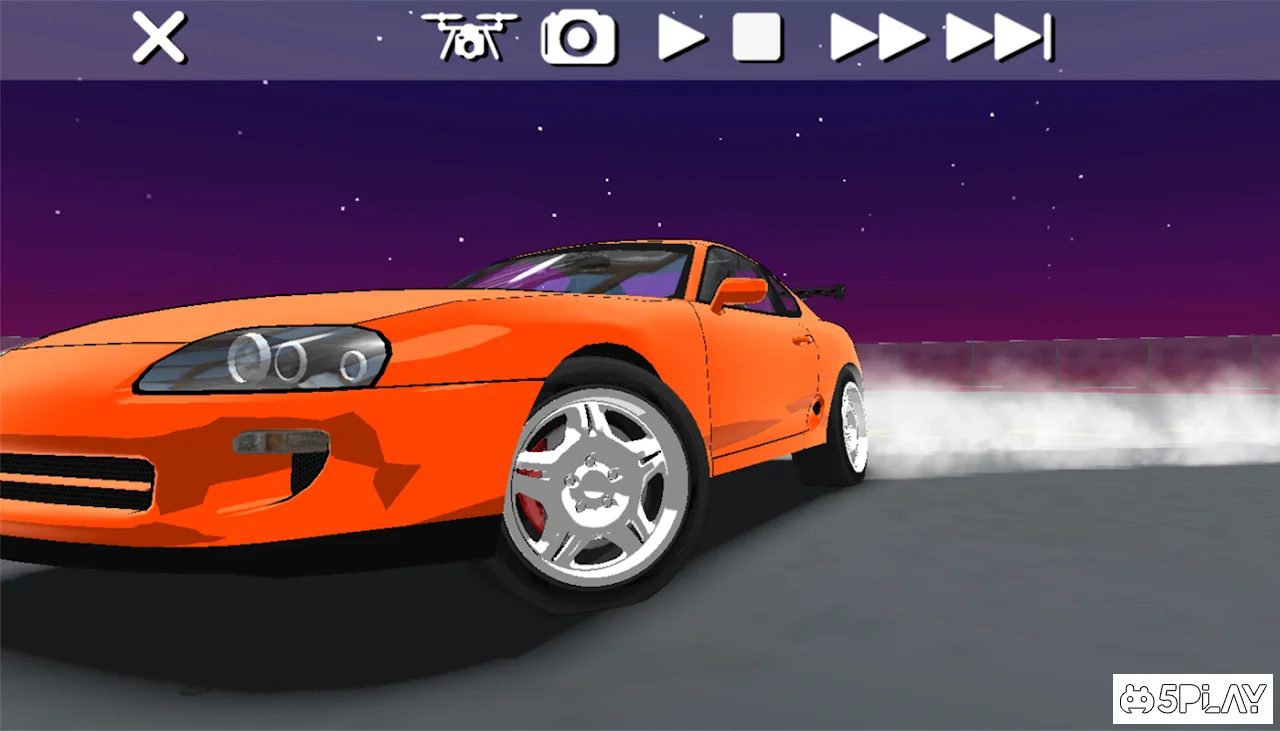
Task: Take a screenshot with the camera icon
Action: coord(578,39)
